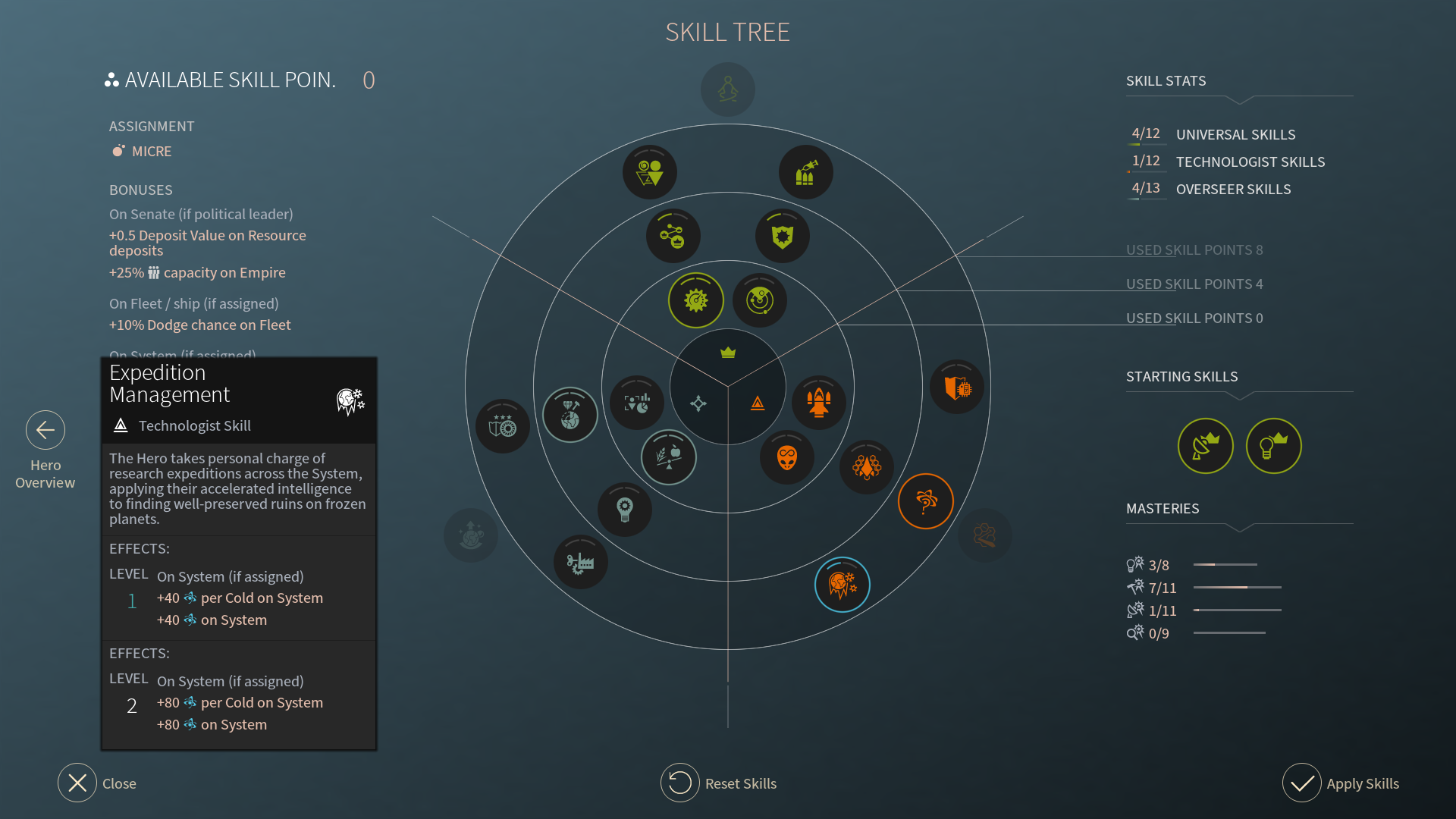
Task: Select the green shield with cog skill
Action: tap(783, 236)
